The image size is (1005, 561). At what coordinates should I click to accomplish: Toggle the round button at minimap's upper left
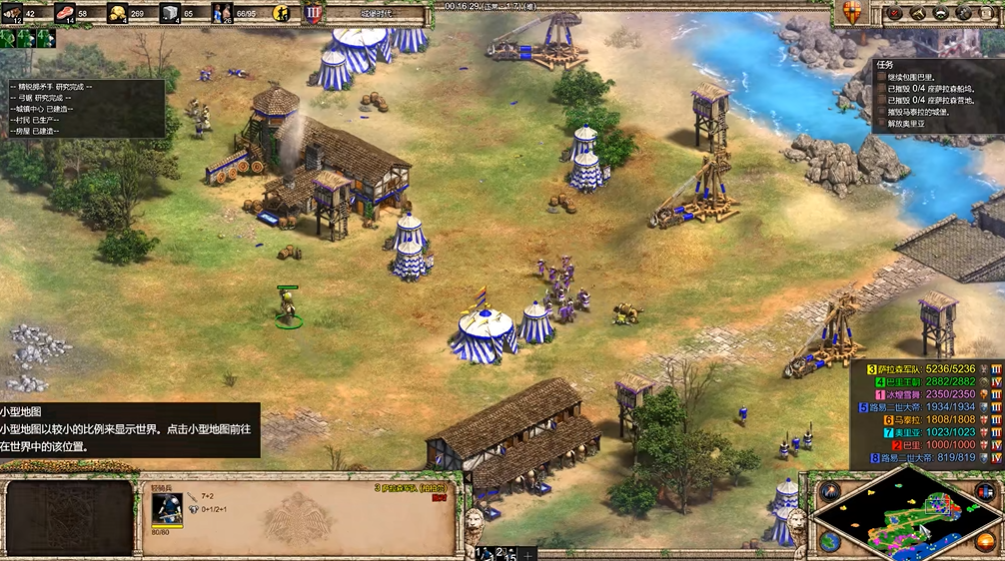point(829,491)
